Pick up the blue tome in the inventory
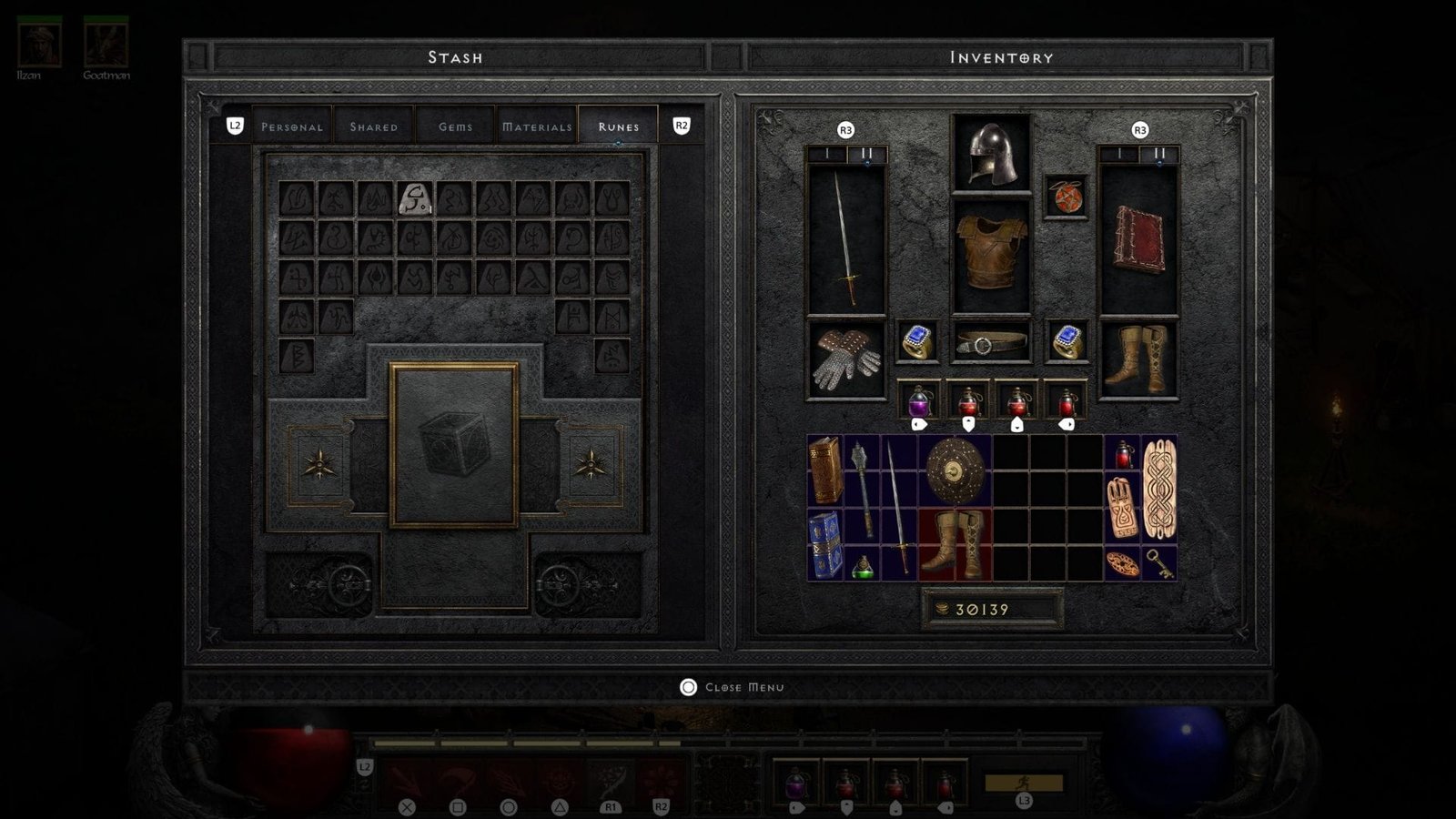This screenshot has width=1456, height=819. [825, 543]
